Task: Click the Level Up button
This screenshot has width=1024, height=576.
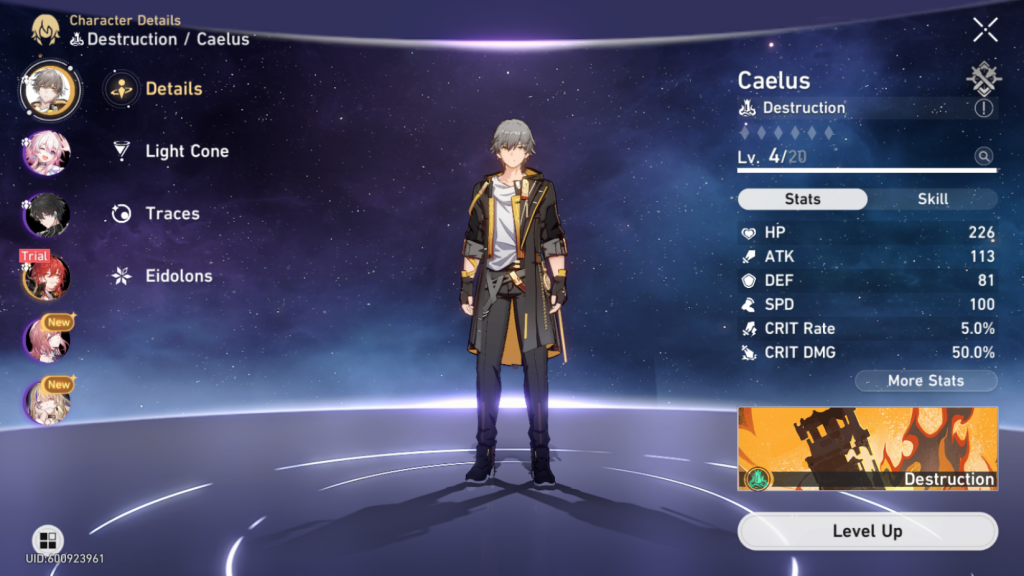Action: coord(867,531)
